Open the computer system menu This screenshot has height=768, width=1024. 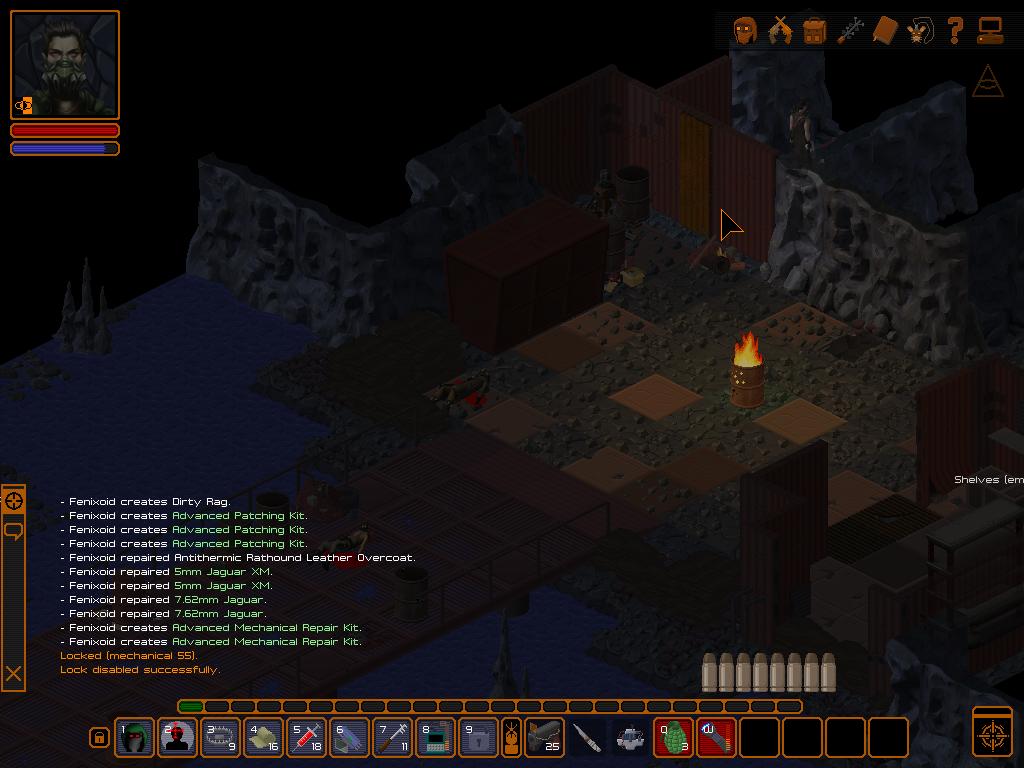click(990, 30)
